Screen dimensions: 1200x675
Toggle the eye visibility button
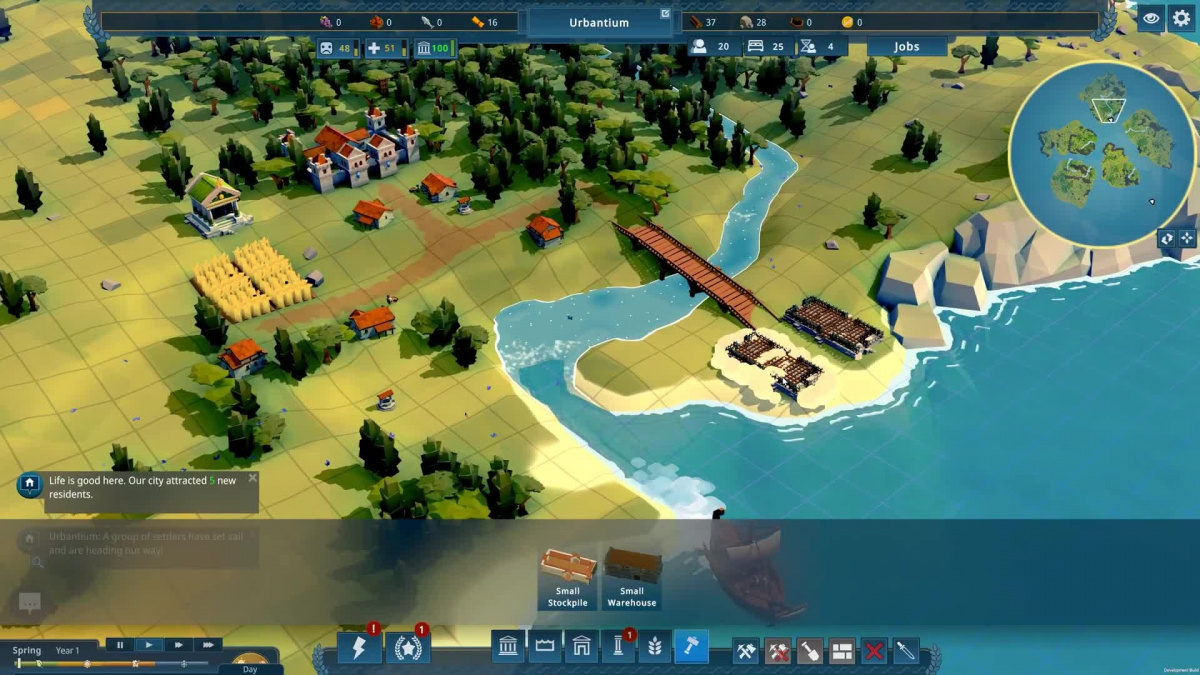(1151, 18)
